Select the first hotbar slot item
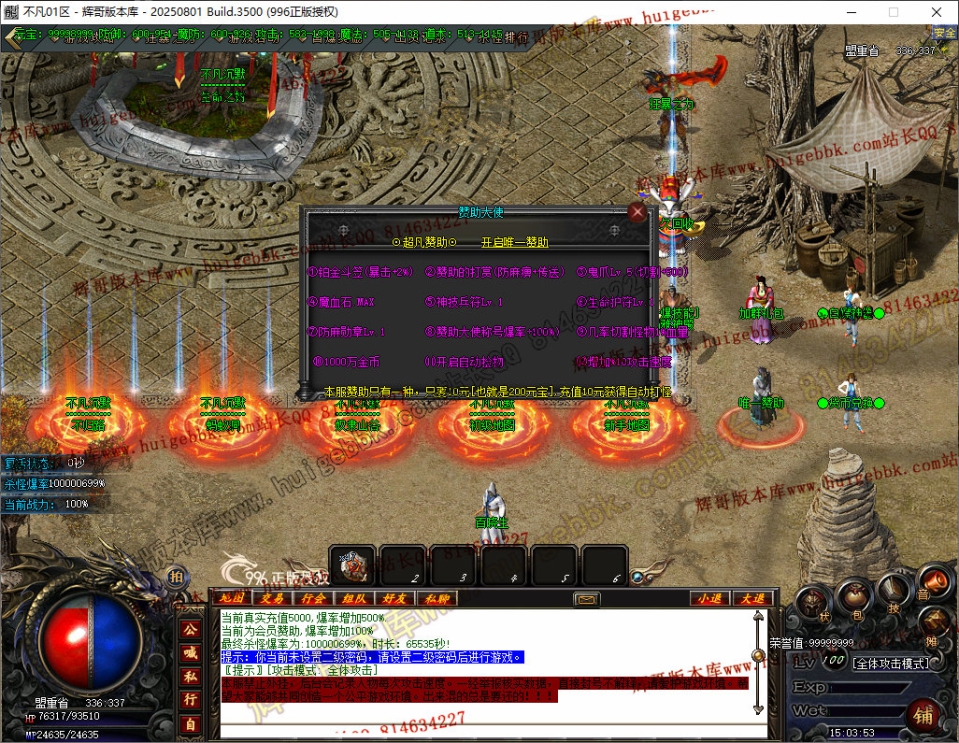Viewport: 959px width, 743px height. click(351, 565)
